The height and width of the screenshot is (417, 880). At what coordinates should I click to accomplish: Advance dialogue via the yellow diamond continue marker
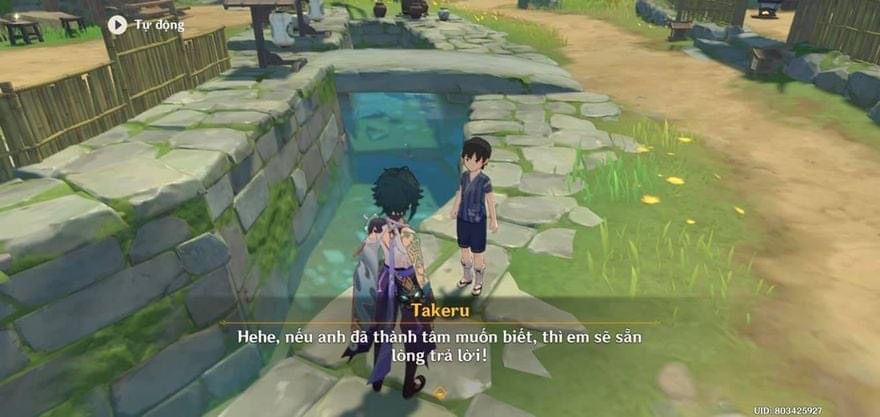439,393
